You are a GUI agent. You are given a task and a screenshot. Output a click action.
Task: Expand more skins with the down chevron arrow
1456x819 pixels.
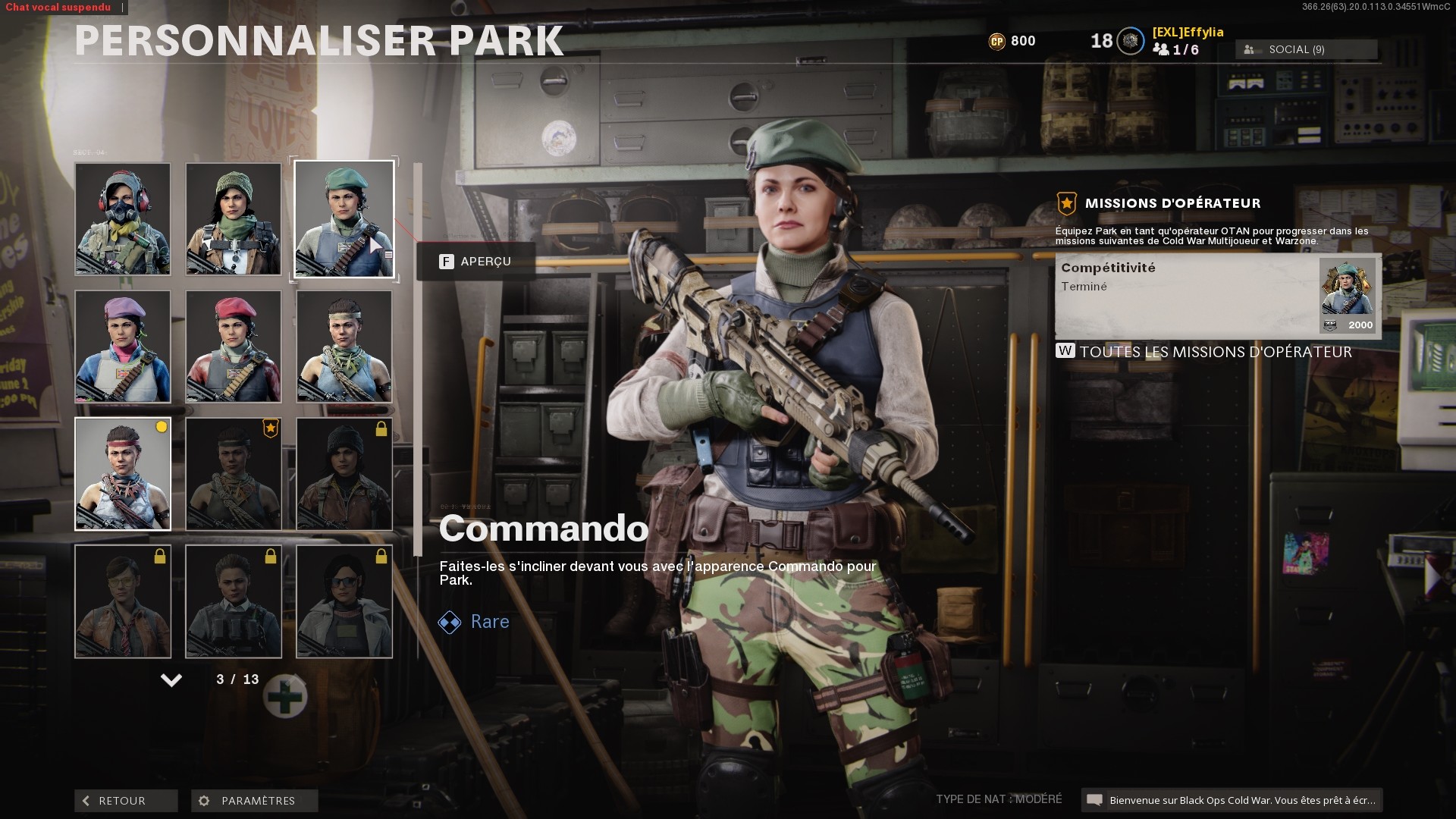tap(171, 682)
